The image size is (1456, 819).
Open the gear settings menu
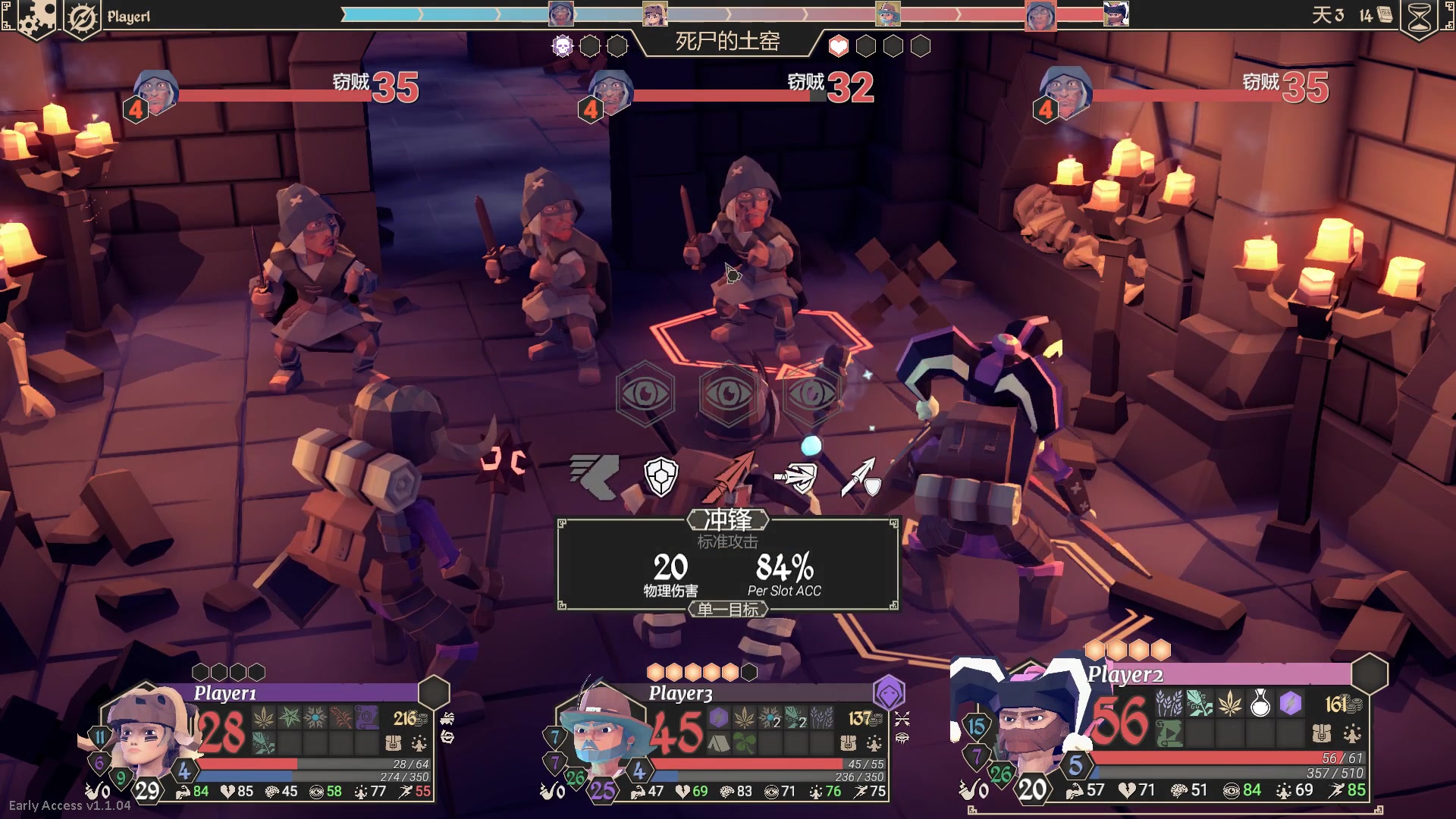click(36, 17)
